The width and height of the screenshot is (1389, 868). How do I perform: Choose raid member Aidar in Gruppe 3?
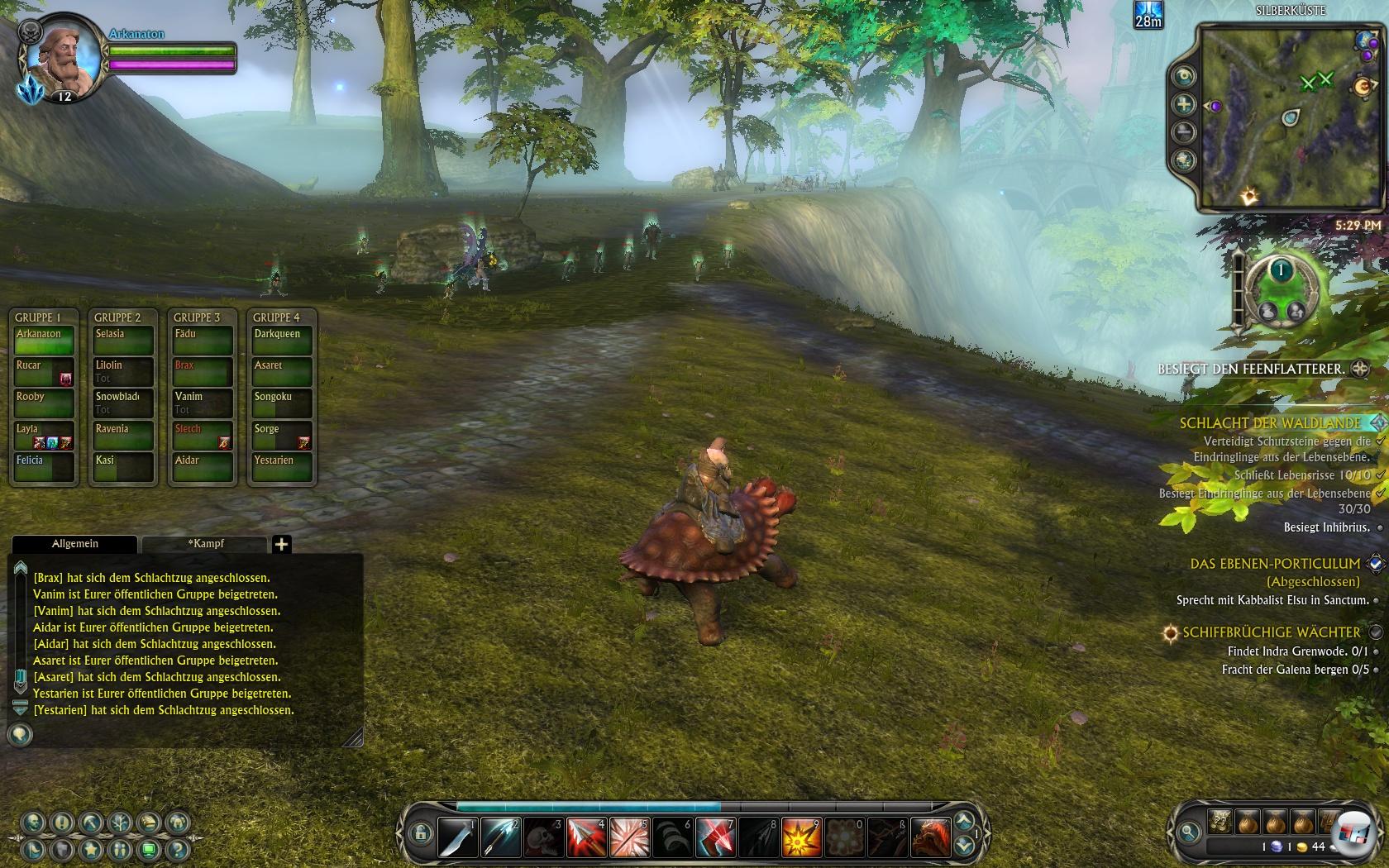coord(201,466)
